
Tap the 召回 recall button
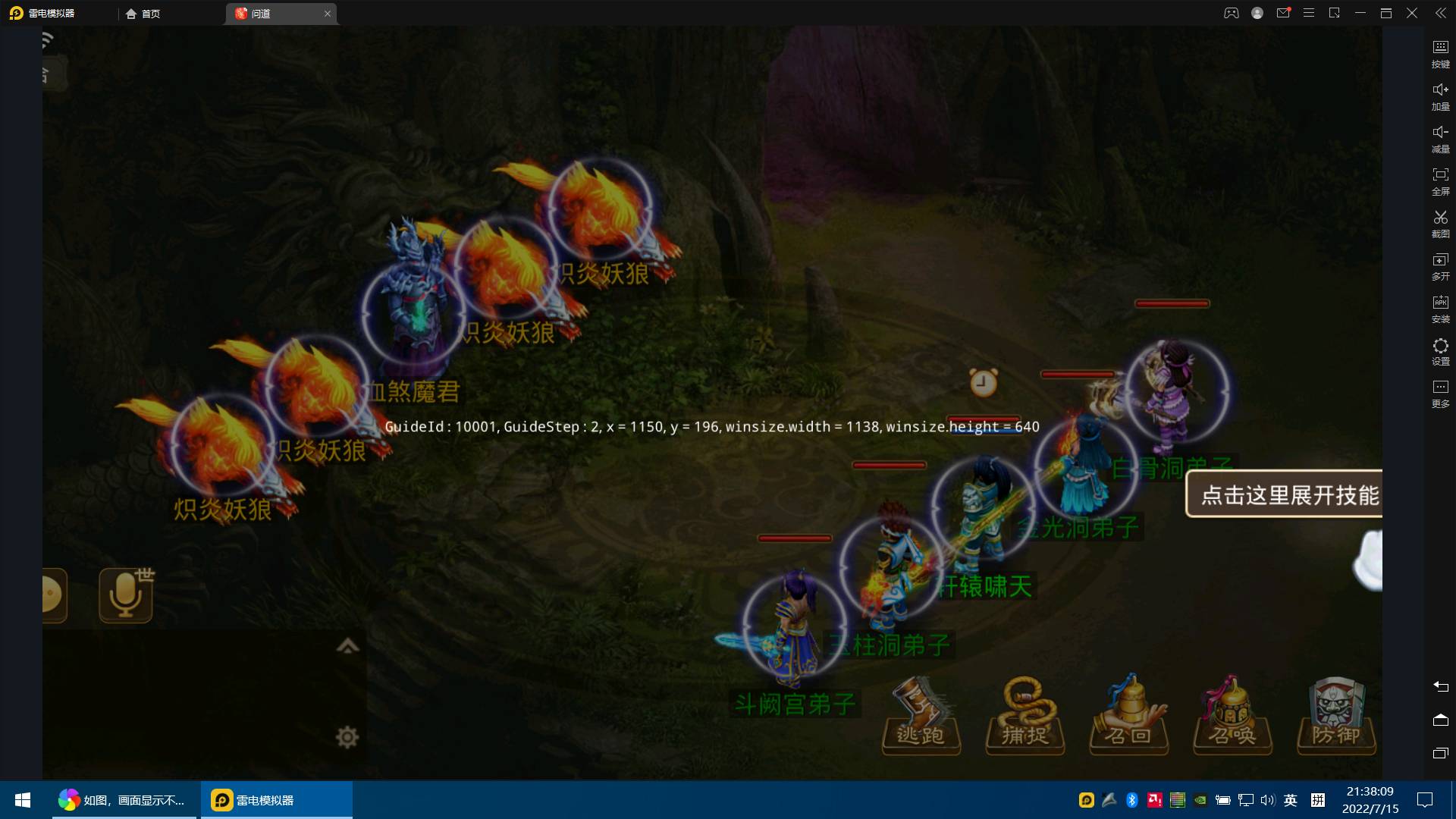[1128, 717]
